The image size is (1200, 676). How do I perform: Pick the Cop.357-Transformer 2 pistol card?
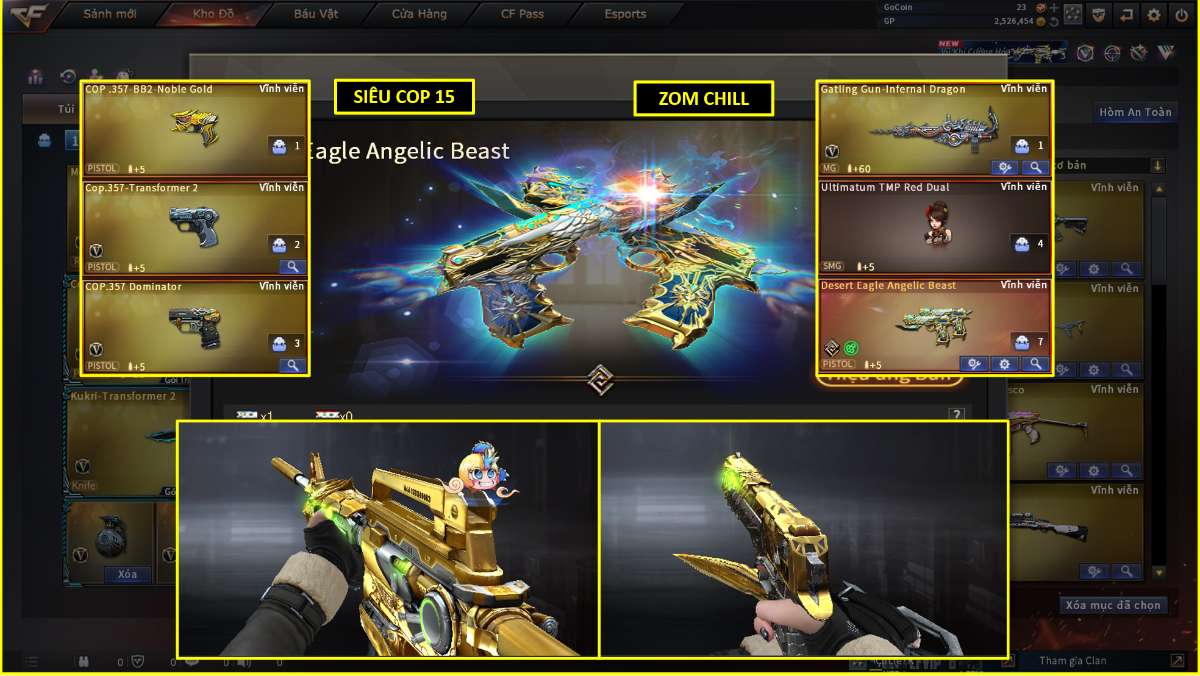pyautogui.click(x=195, y=228)
